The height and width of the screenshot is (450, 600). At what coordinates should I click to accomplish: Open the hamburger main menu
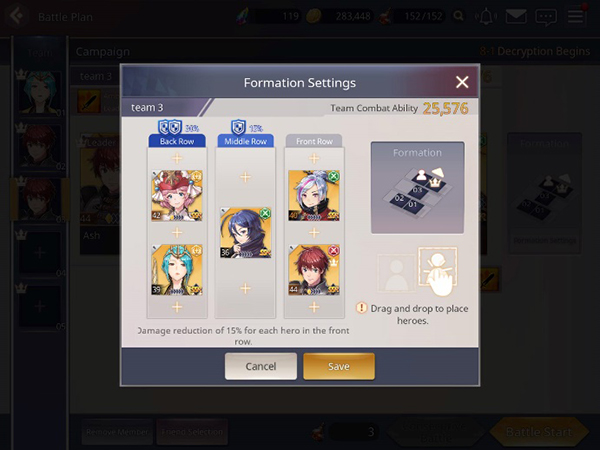tap(576, 16)
